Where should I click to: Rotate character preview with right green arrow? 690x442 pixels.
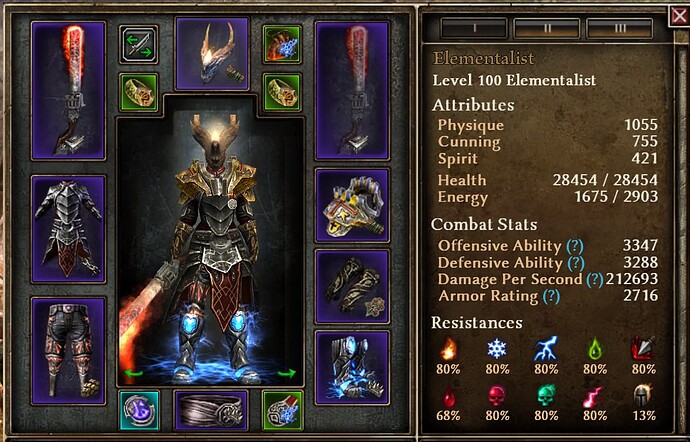tap(287, 374)
